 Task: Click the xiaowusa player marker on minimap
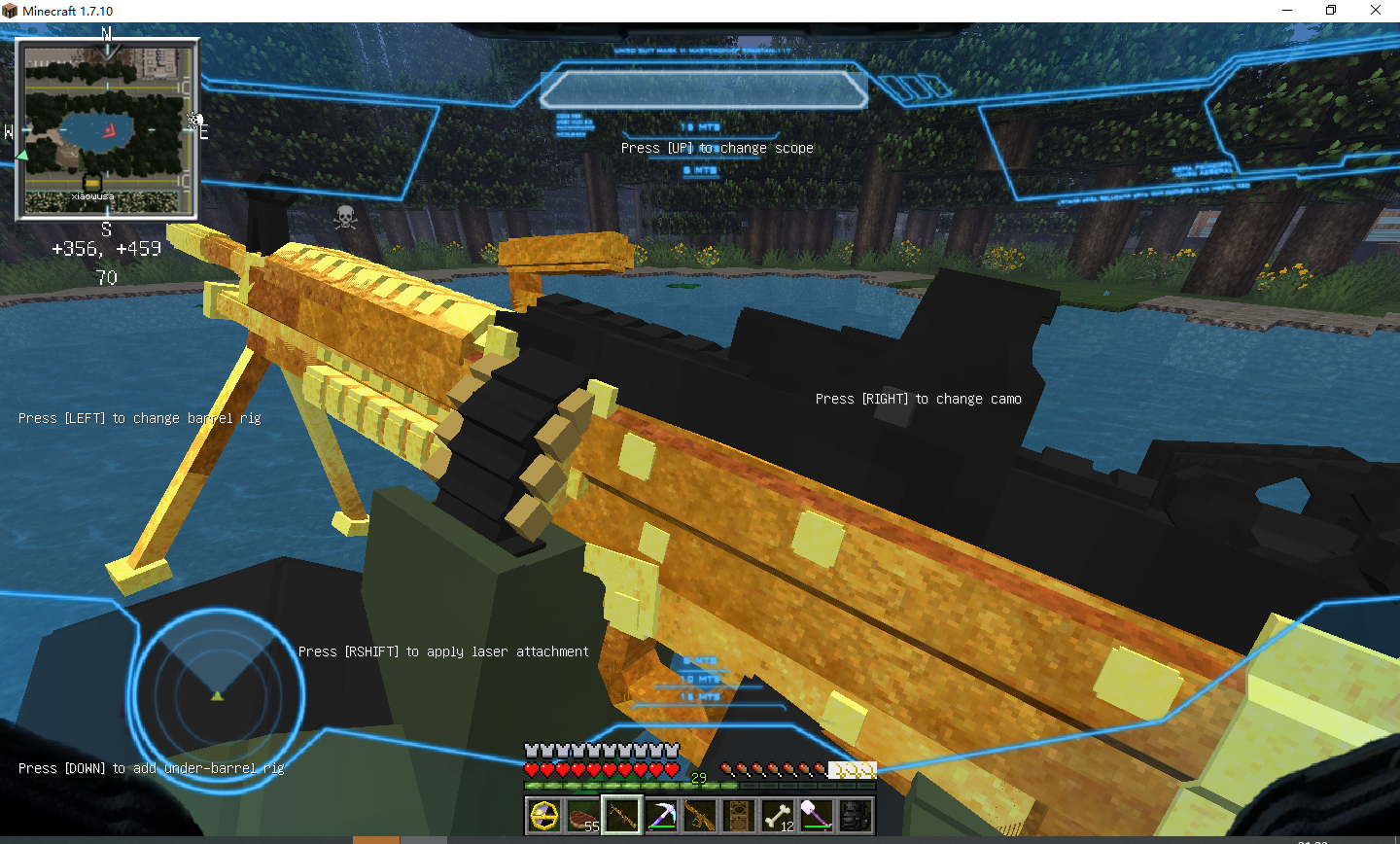tap(92, 184)
